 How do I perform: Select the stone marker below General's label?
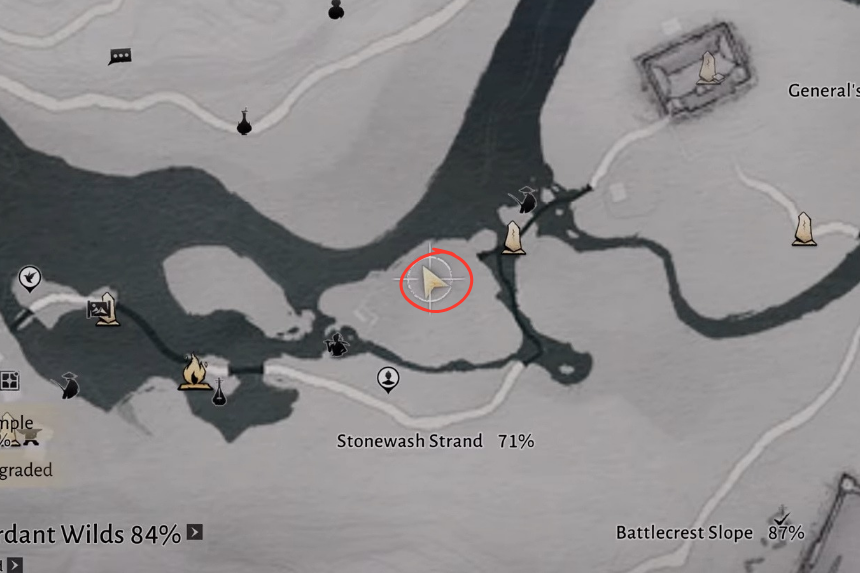tap(803, 229)
